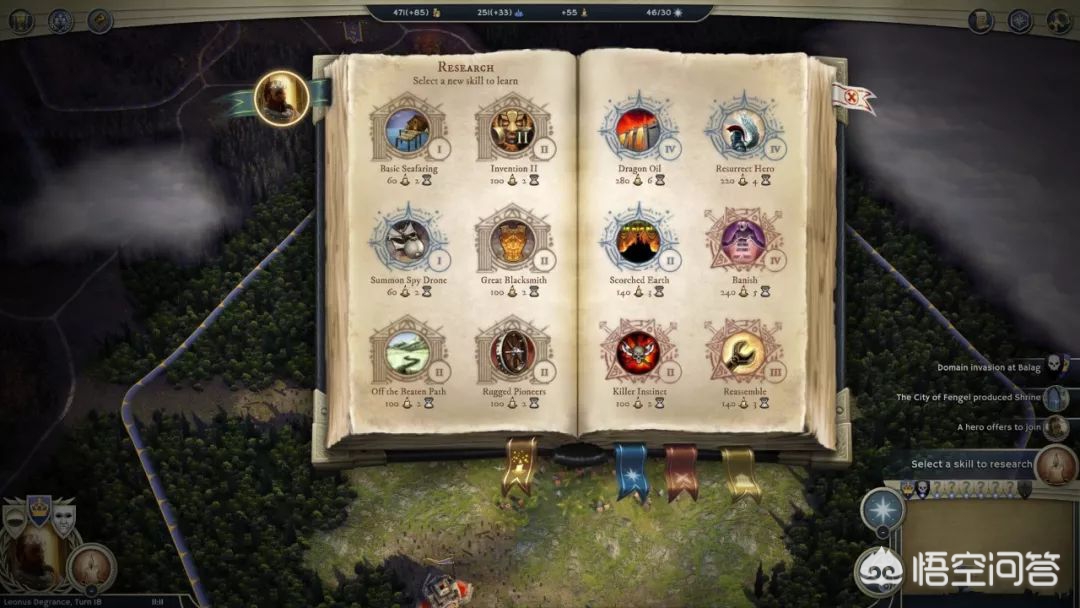
Task: Select the Killer Instinct skill
Action: 638,350
